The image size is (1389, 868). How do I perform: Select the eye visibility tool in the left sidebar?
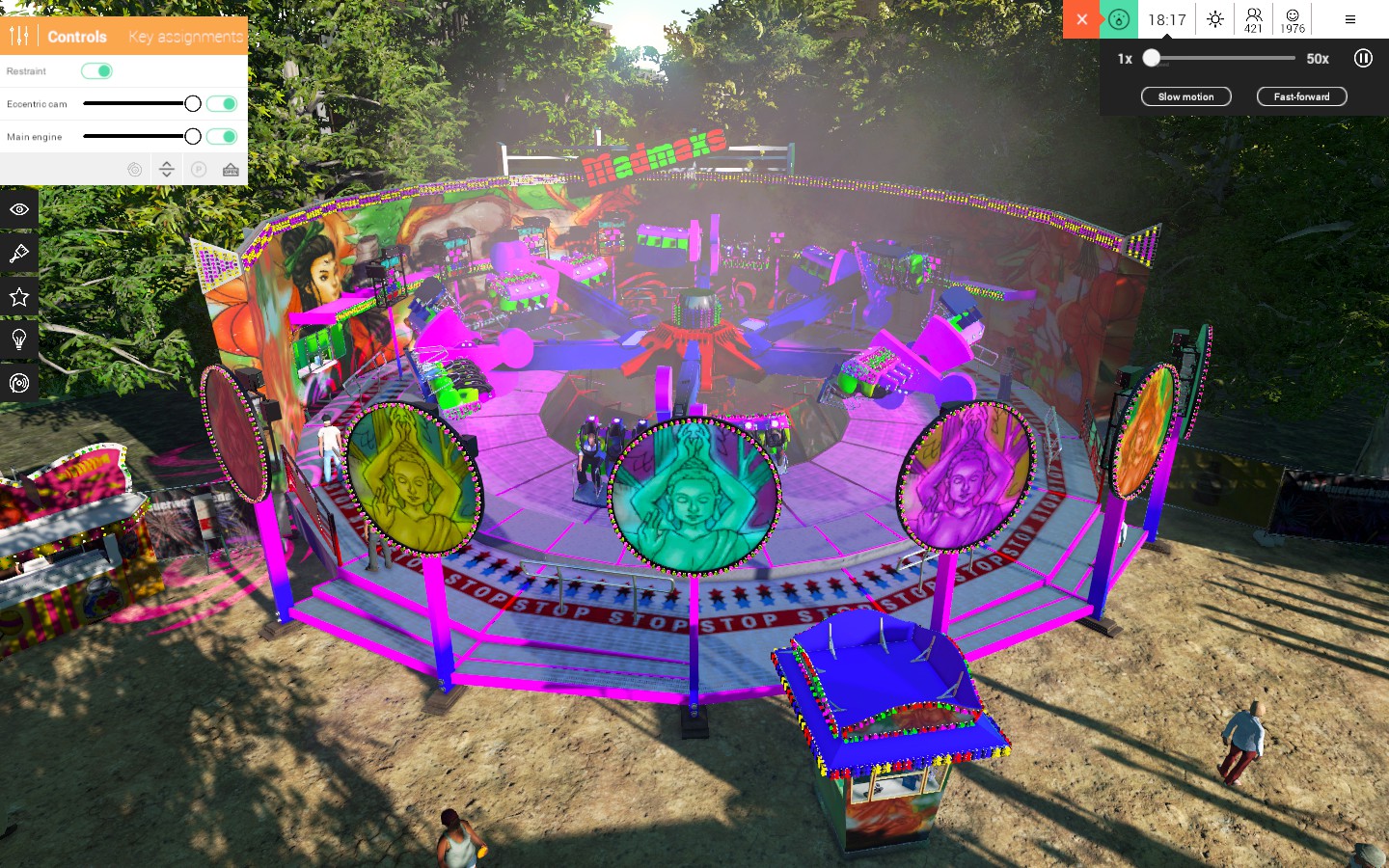pyautogui.click(x=19, y=209)
